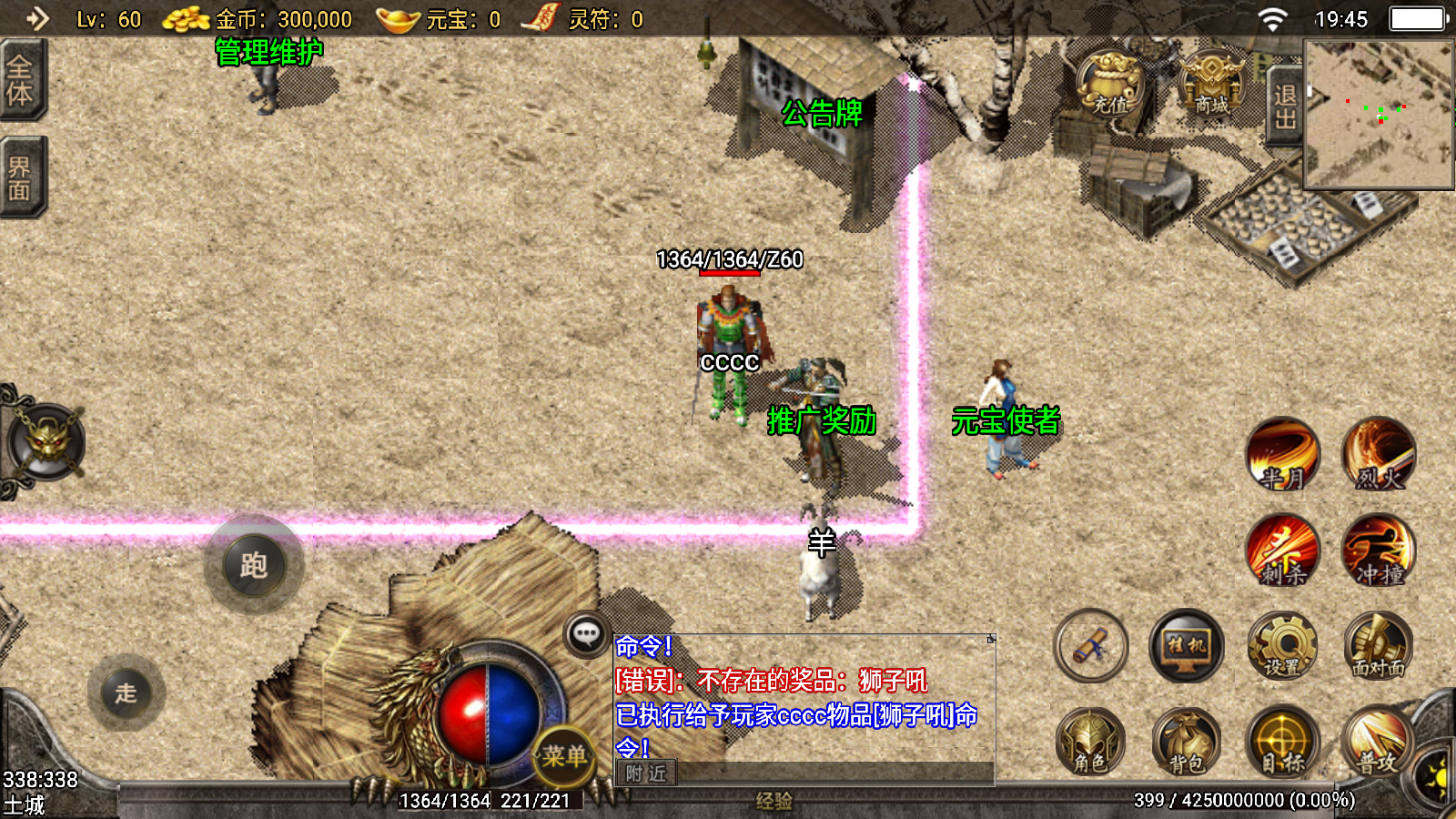This screenshot has height=819, width=1456.
Task: Open the 充值 recharge shop
Action: (x=1110, y=84)
